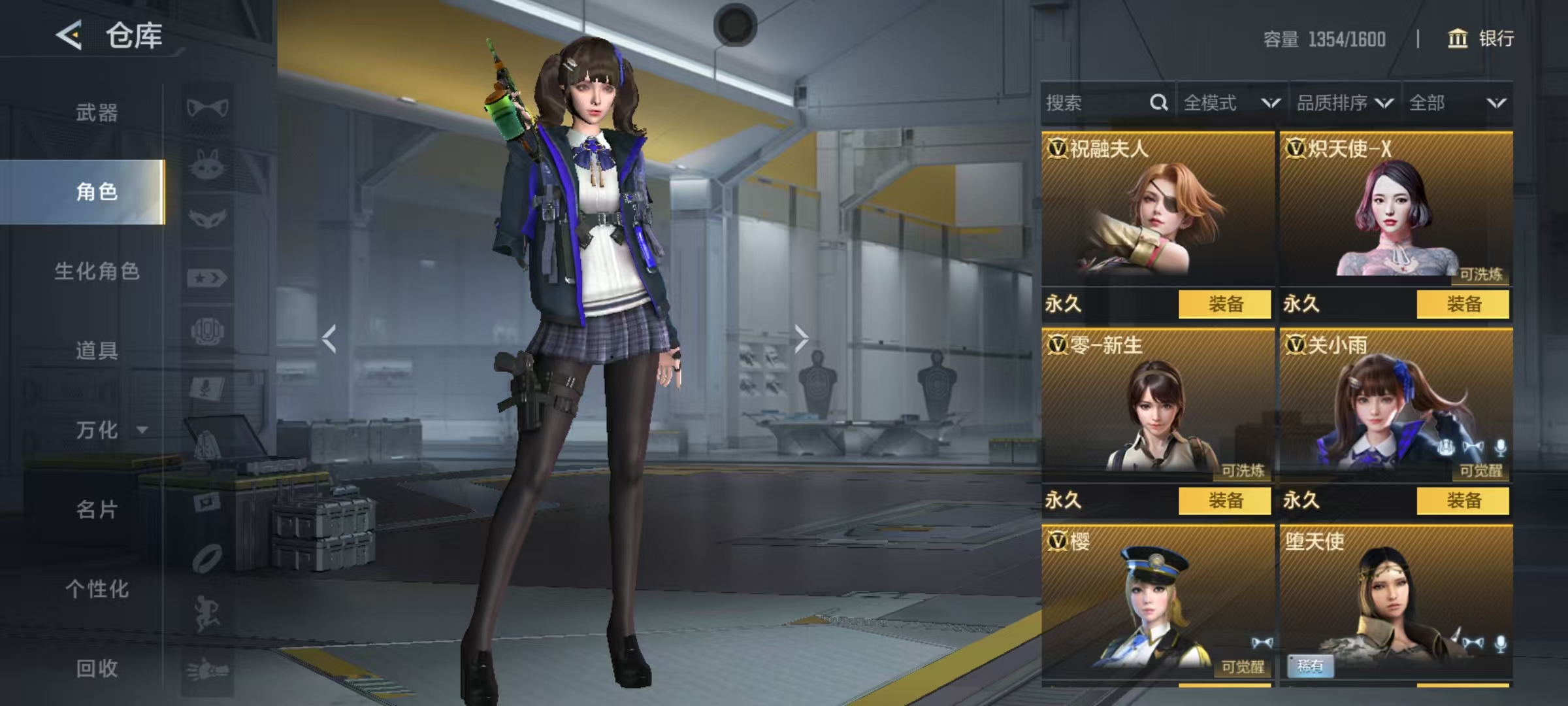
Task: Equip the 炽天使-X character
Action: (x=1462, y=305)
